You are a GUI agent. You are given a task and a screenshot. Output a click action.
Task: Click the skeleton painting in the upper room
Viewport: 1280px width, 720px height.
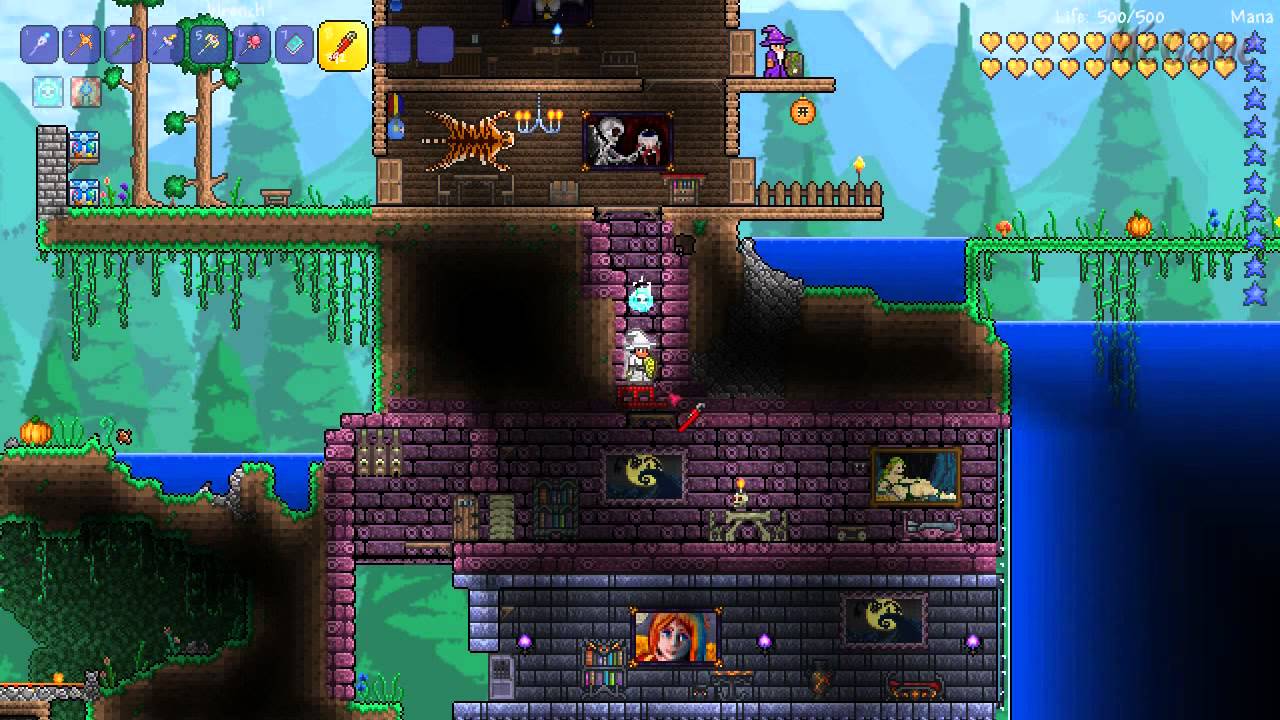coord(625,140)
